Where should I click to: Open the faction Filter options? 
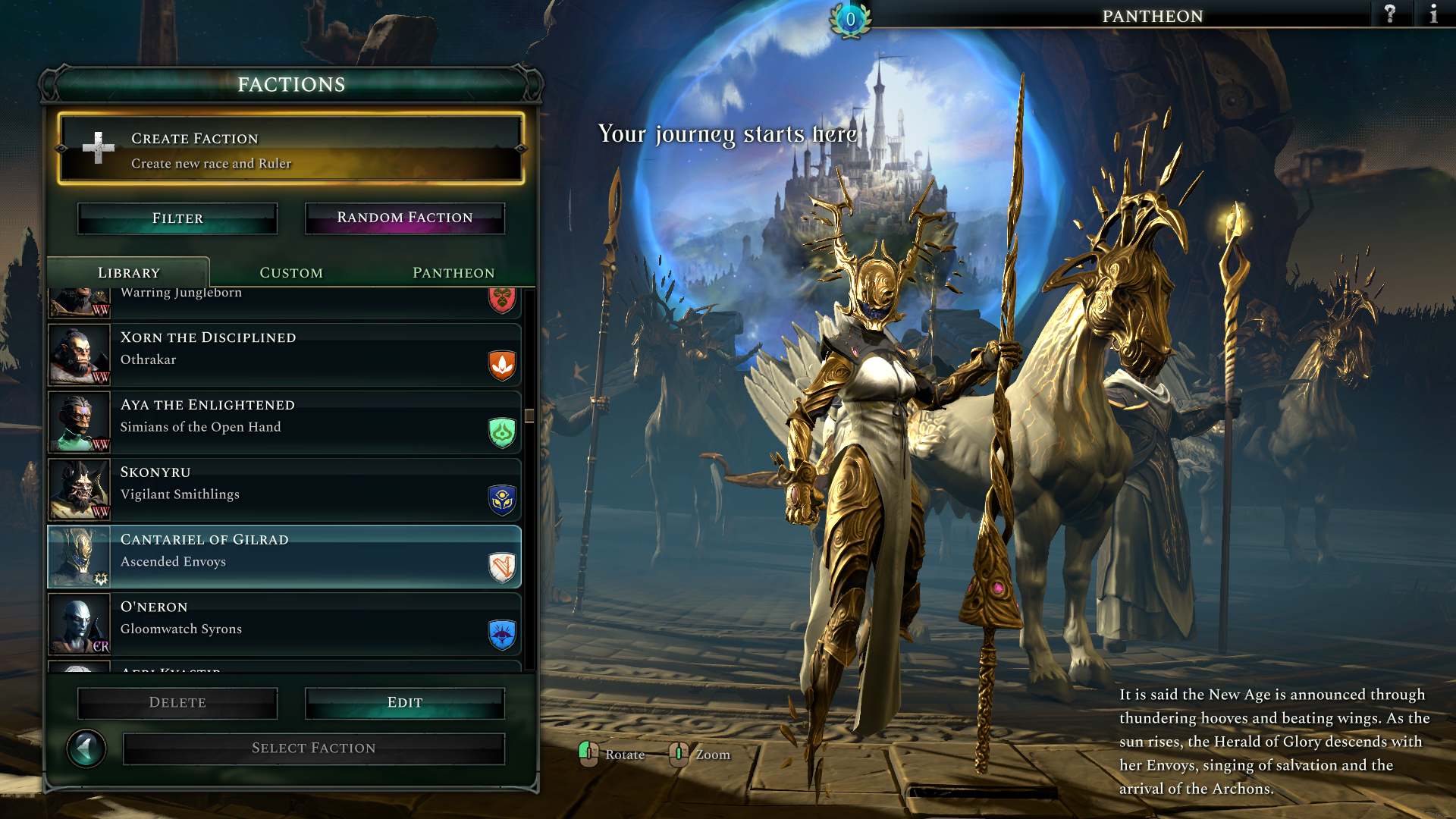click(177, 218)
